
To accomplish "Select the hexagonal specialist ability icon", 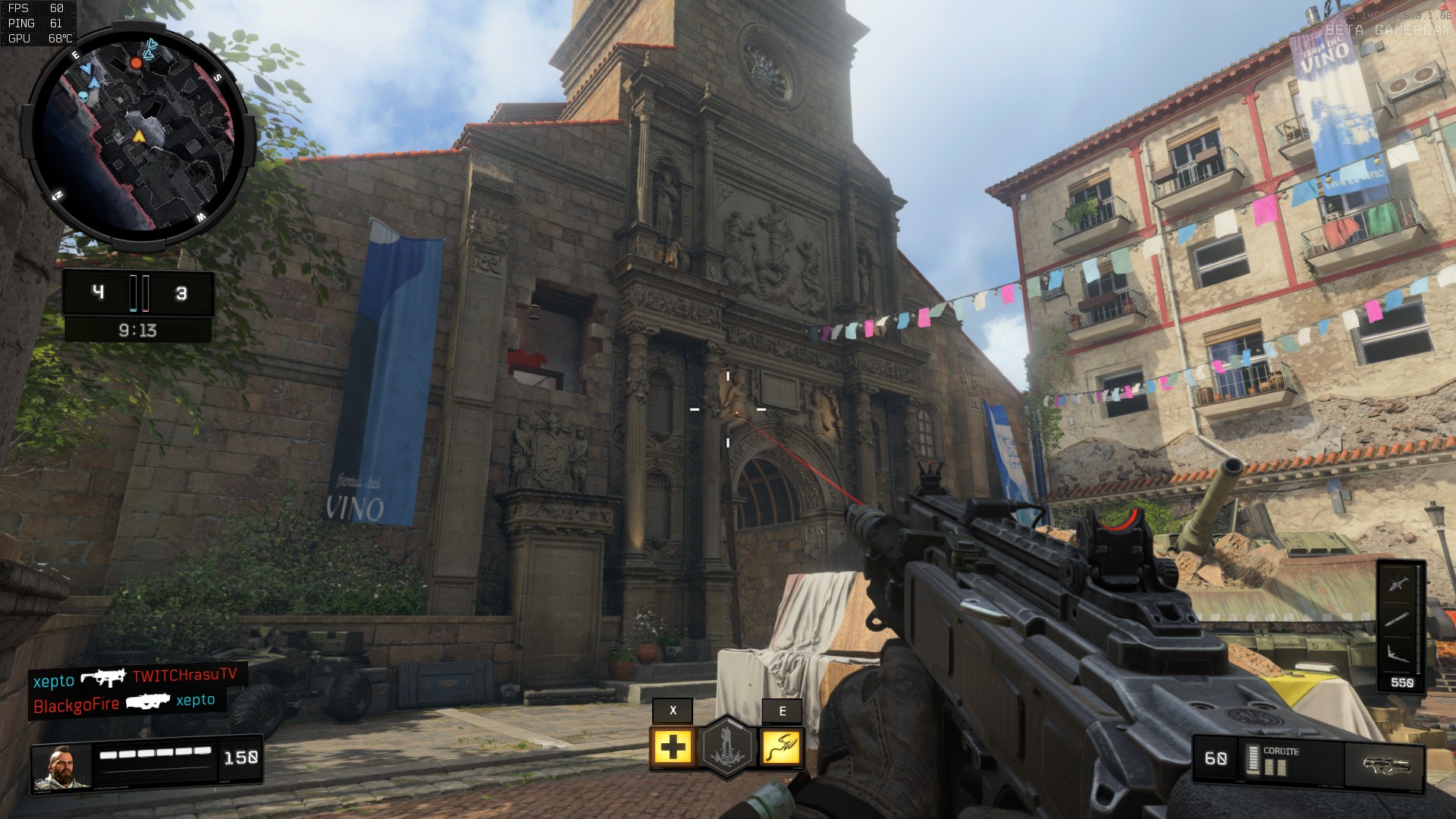I will [x=727, y=747].
